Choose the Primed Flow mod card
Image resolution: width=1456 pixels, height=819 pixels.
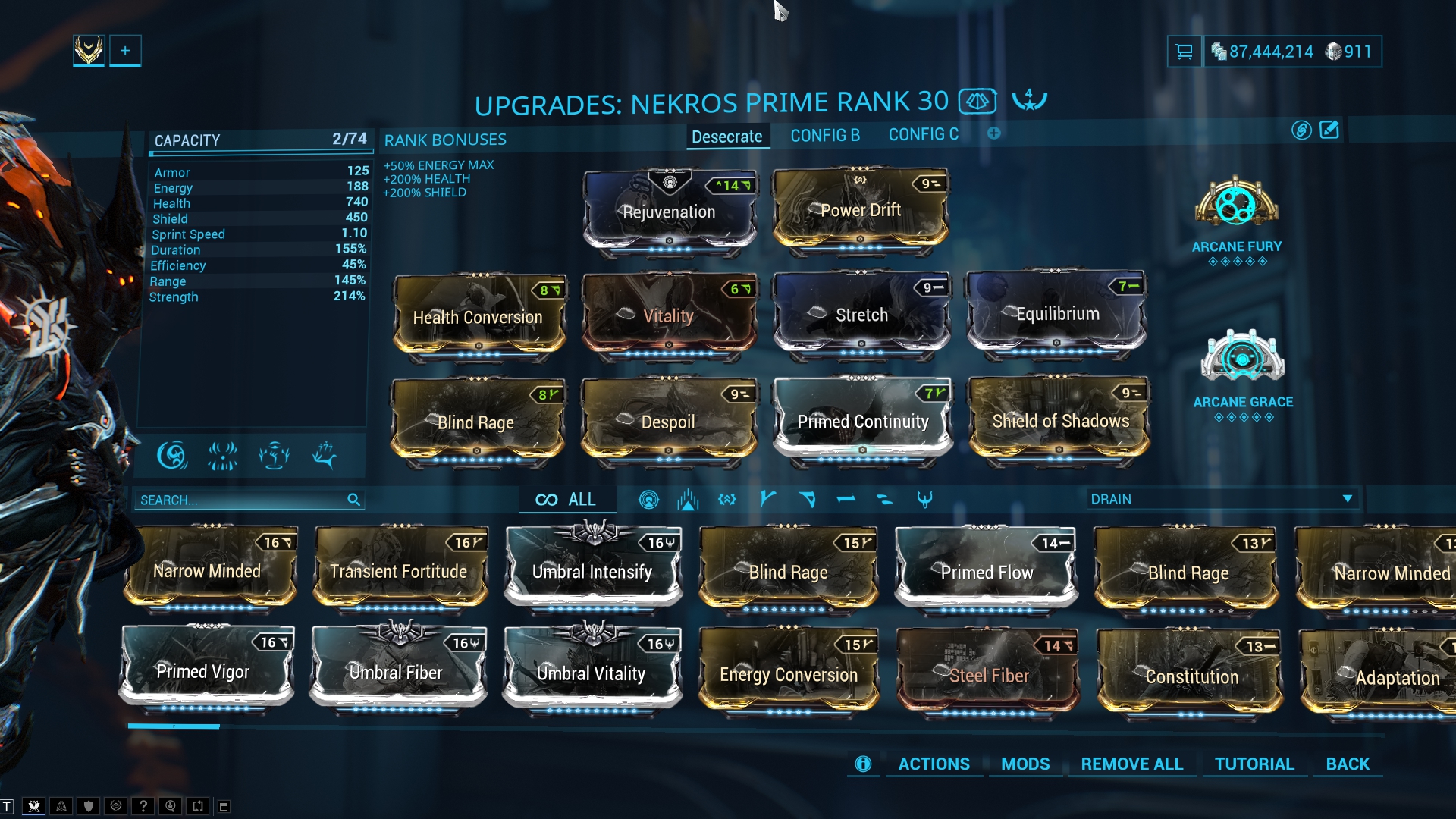pyautogui.click(x=986, y=572)
